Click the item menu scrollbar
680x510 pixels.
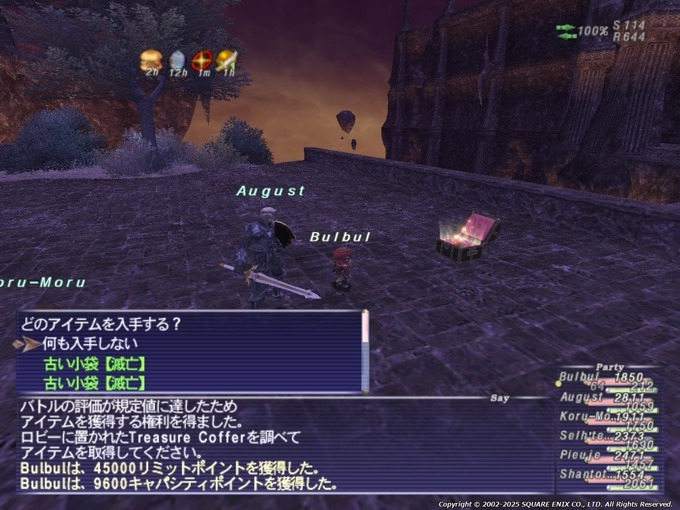(365, 350)
